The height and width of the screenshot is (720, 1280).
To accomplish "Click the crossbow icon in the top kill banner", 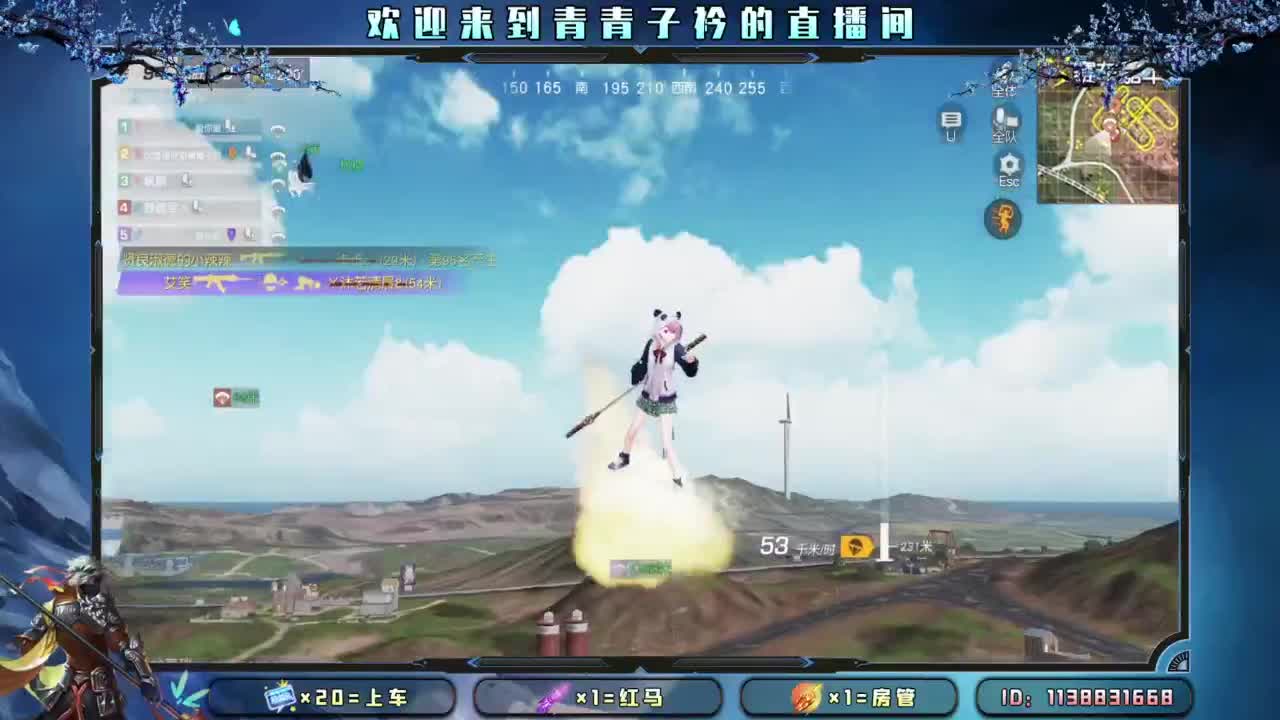I will coord(256,258).
